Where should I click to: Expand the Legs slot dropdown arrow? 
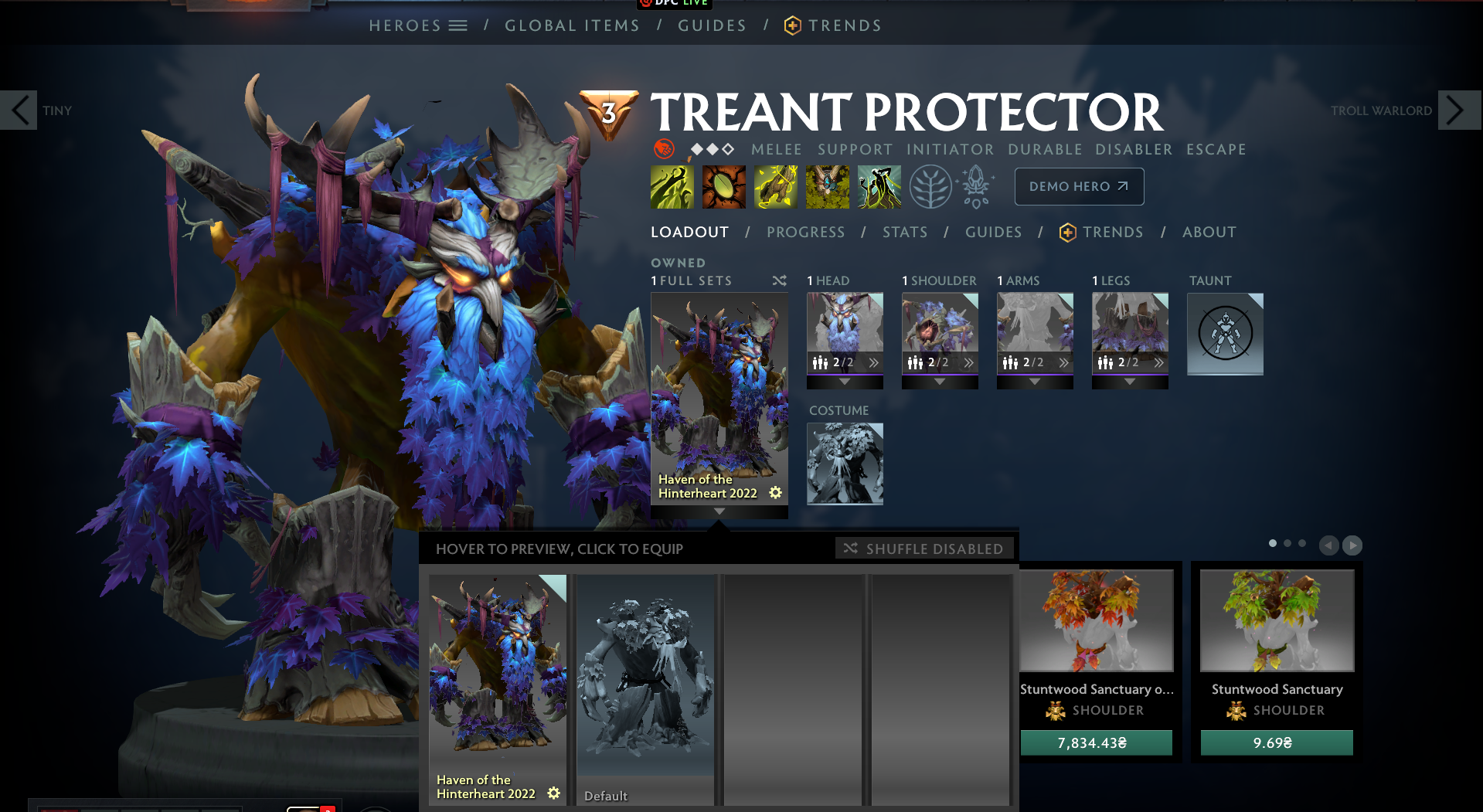[x=1130, y=380]
